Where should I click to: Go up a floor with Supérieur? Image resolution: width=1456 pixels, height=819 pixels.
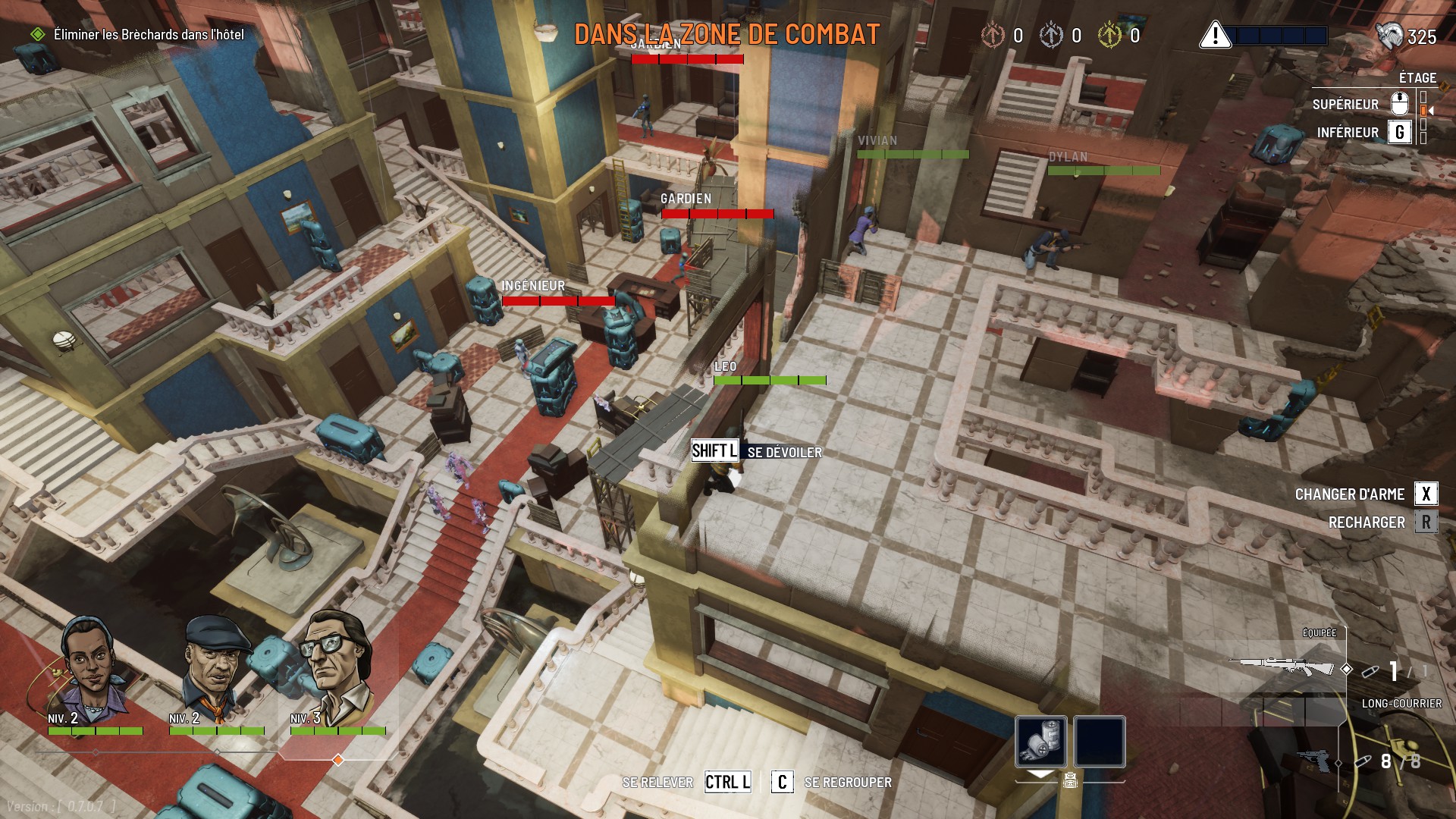[x=1345, y=105]
